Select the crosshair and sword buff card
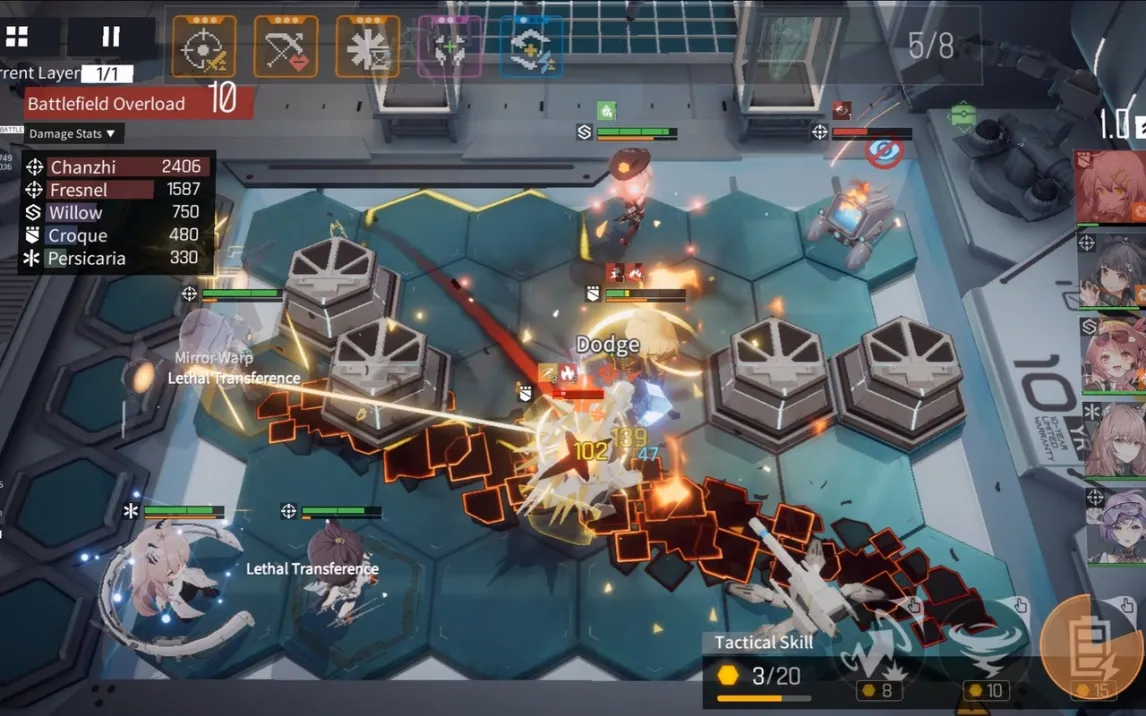 [x=204, y=46]
